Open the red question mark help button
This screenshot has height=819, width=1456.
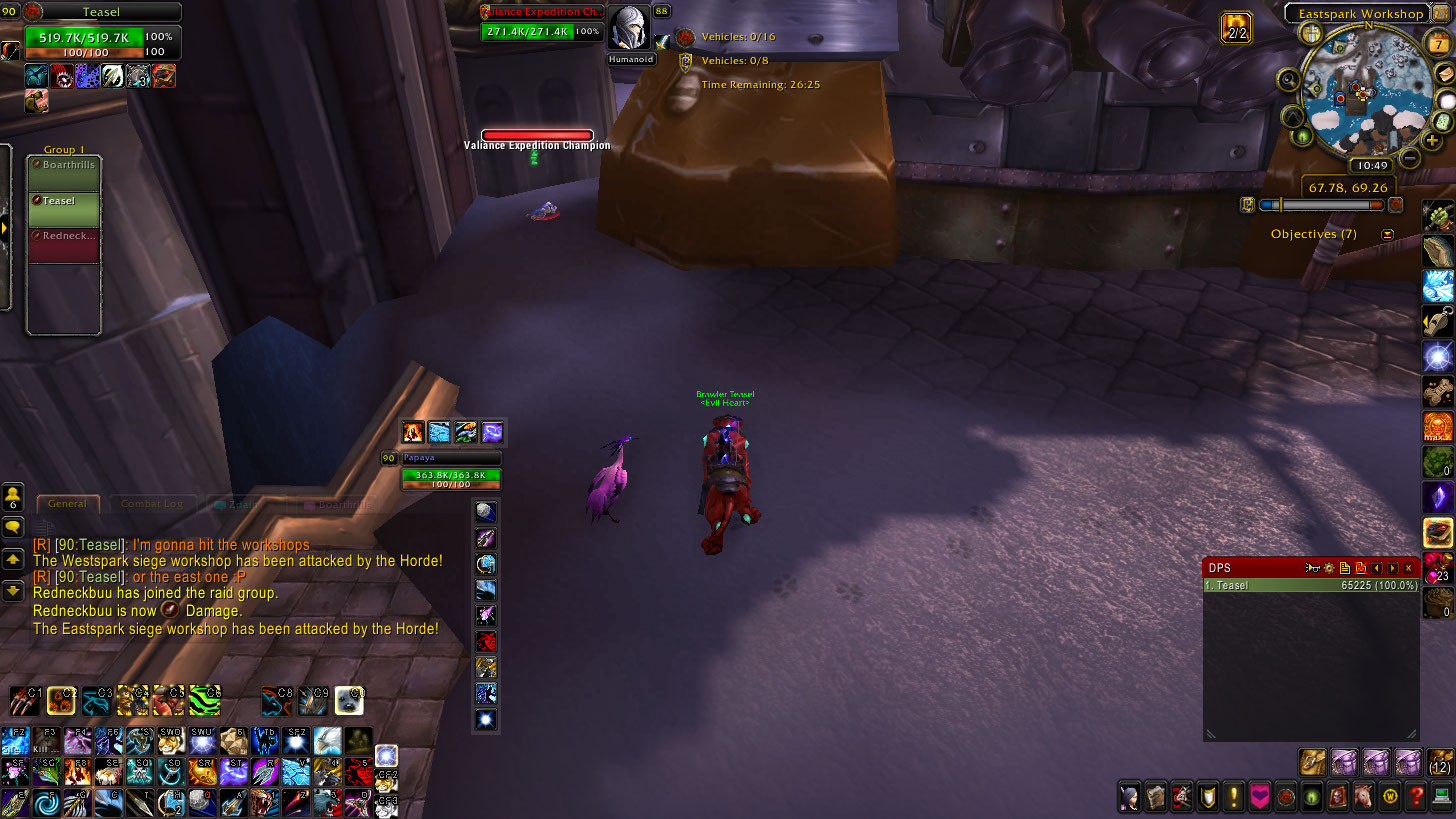point(1415,796)
